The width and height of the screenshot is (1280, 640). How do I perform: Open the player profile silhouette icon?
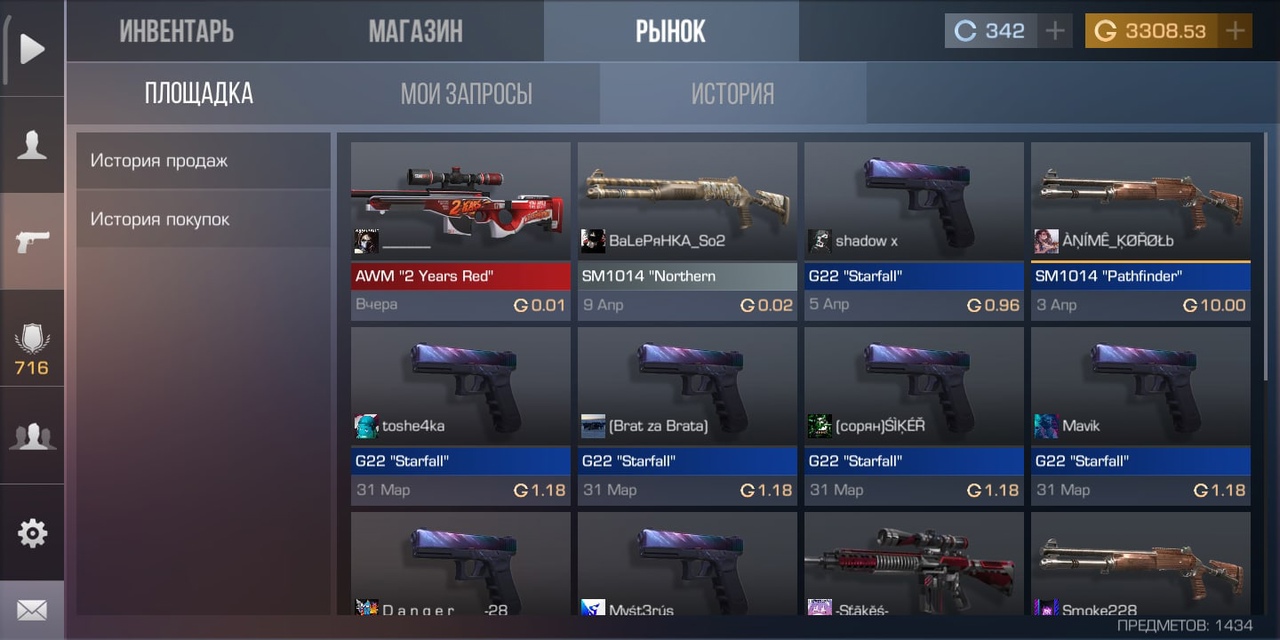(x=32, y=146)
